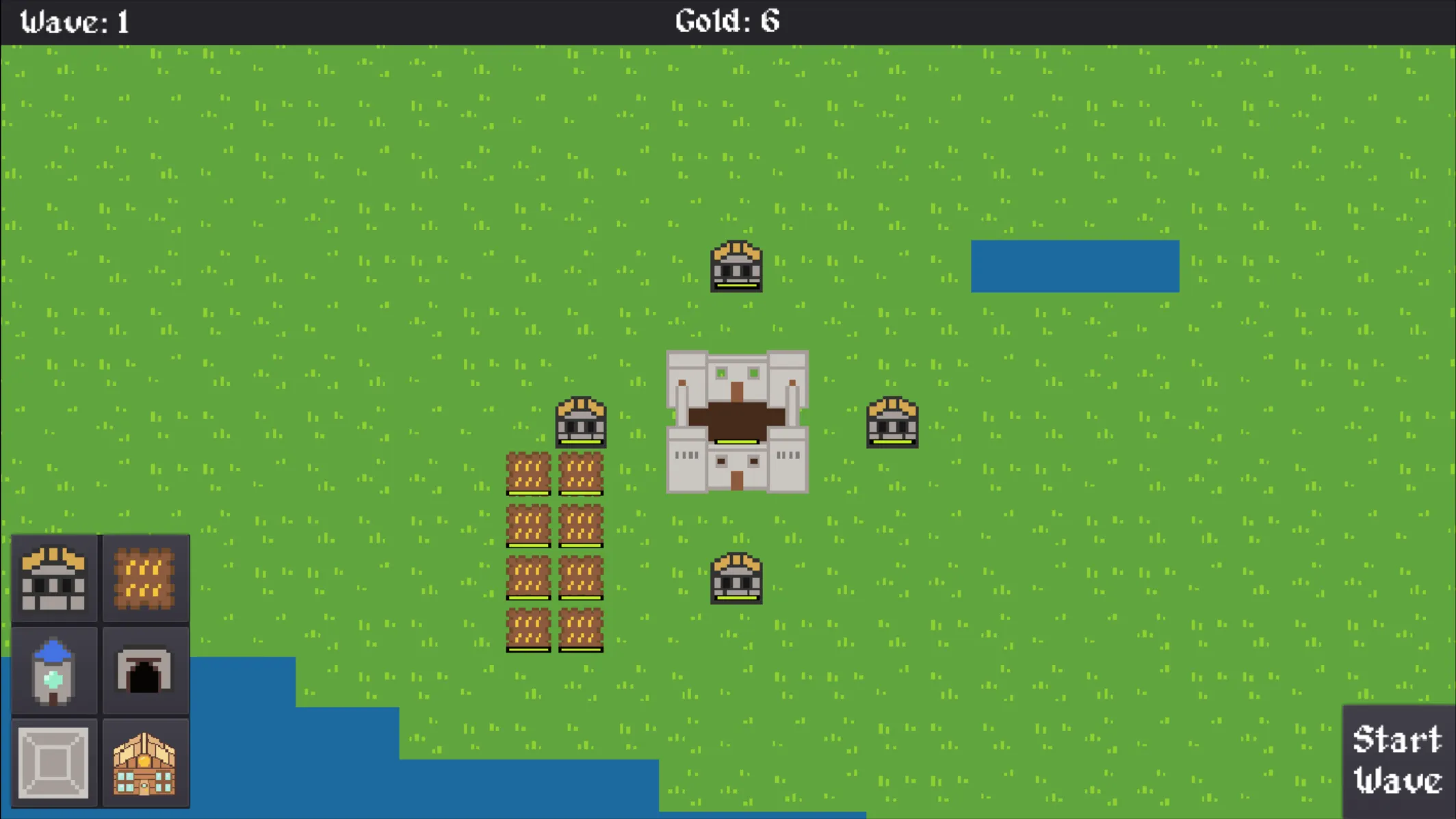The image size is (1456, 819).
Task: Select the wheat farm build icon
Action: coord(146,579)
